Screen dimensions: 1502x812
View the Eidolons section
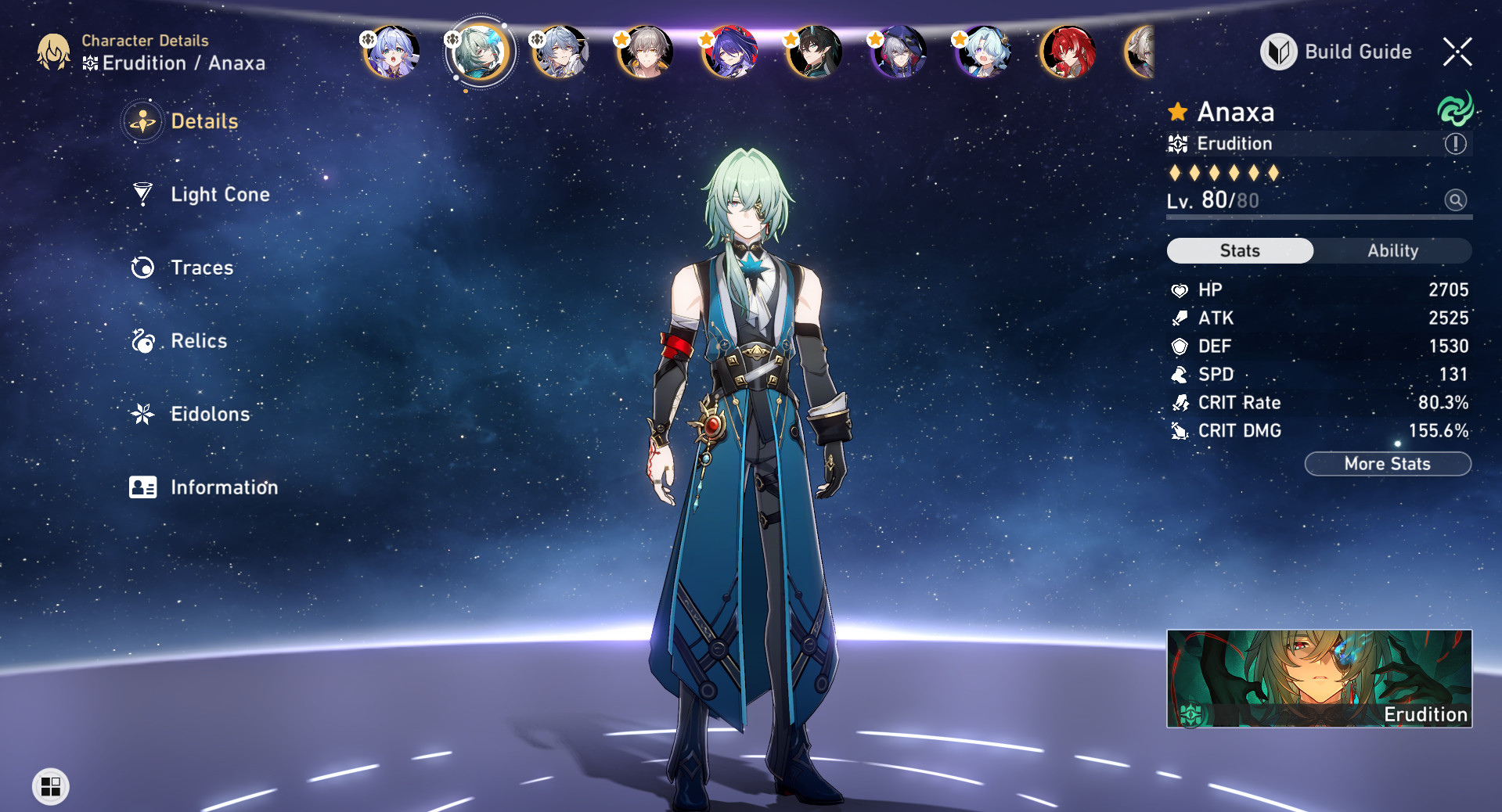click(210, 414)
